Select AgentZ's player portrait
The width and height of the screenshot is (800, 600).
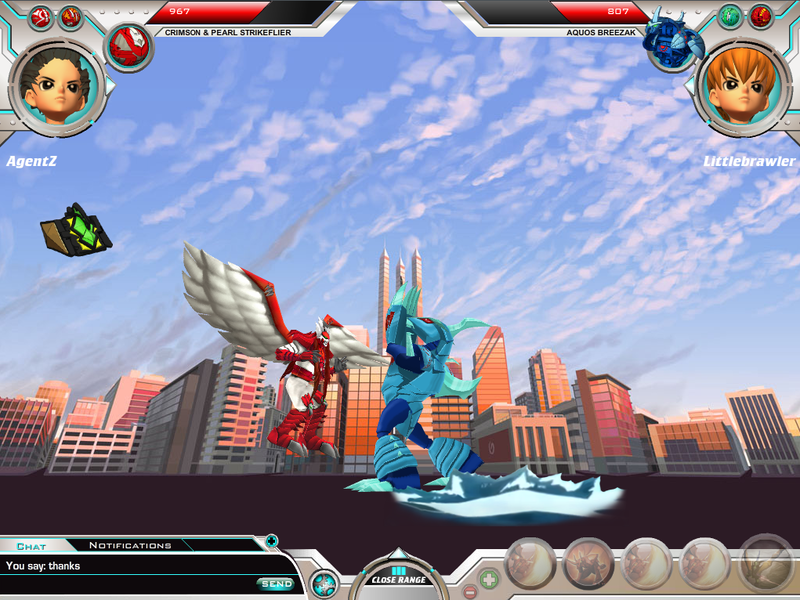click(x=57, y=86)
